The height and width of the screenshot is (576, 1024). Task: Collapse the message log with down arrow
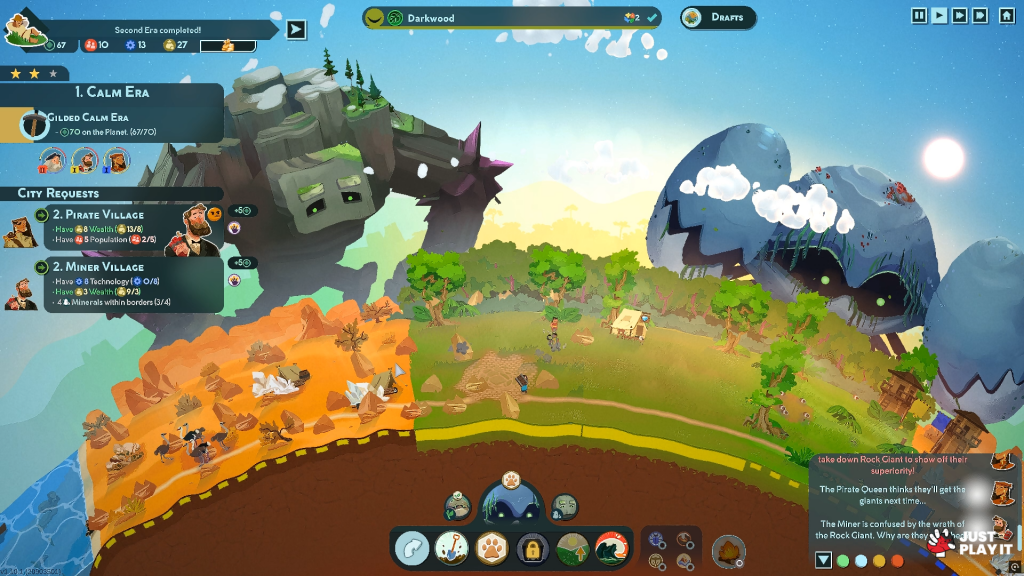823,560
